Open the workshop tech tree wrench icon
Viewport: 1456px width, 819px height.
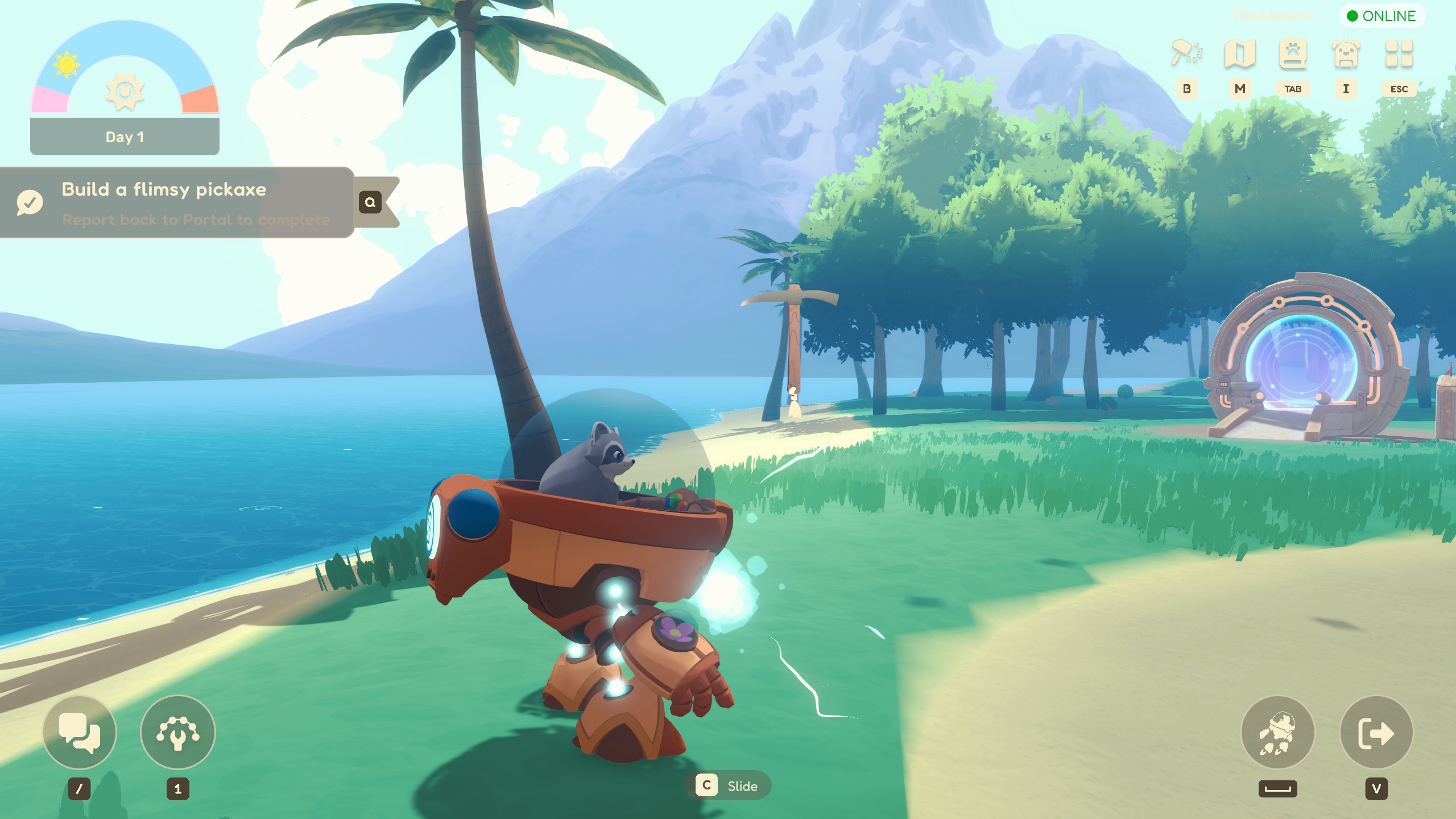coord(178,733)
